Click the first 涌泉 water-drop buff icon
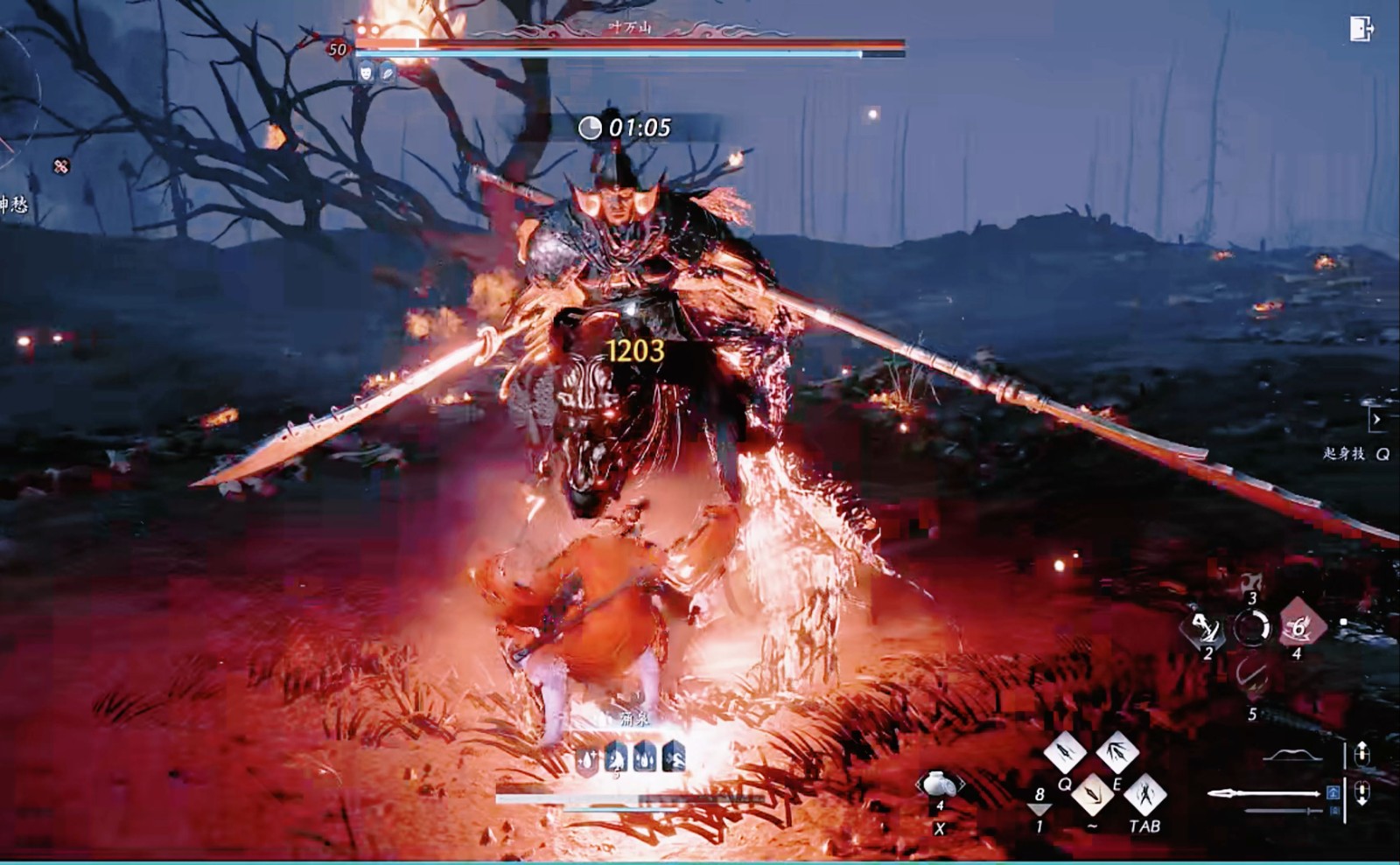Image resolution: width=1400 pixels, height=865 pixels. click(x=586, y=760)
